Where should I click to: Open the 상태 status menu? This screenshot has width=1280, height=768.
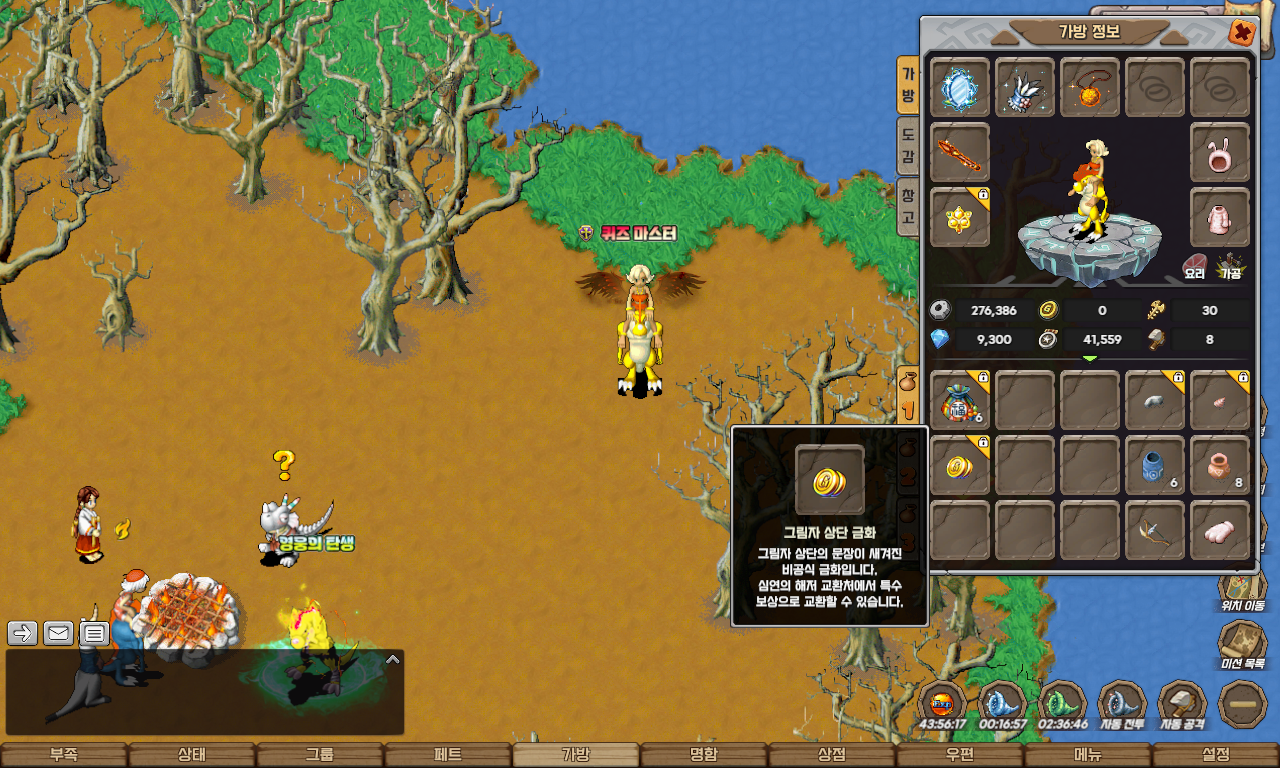click(x=192, y=755)
